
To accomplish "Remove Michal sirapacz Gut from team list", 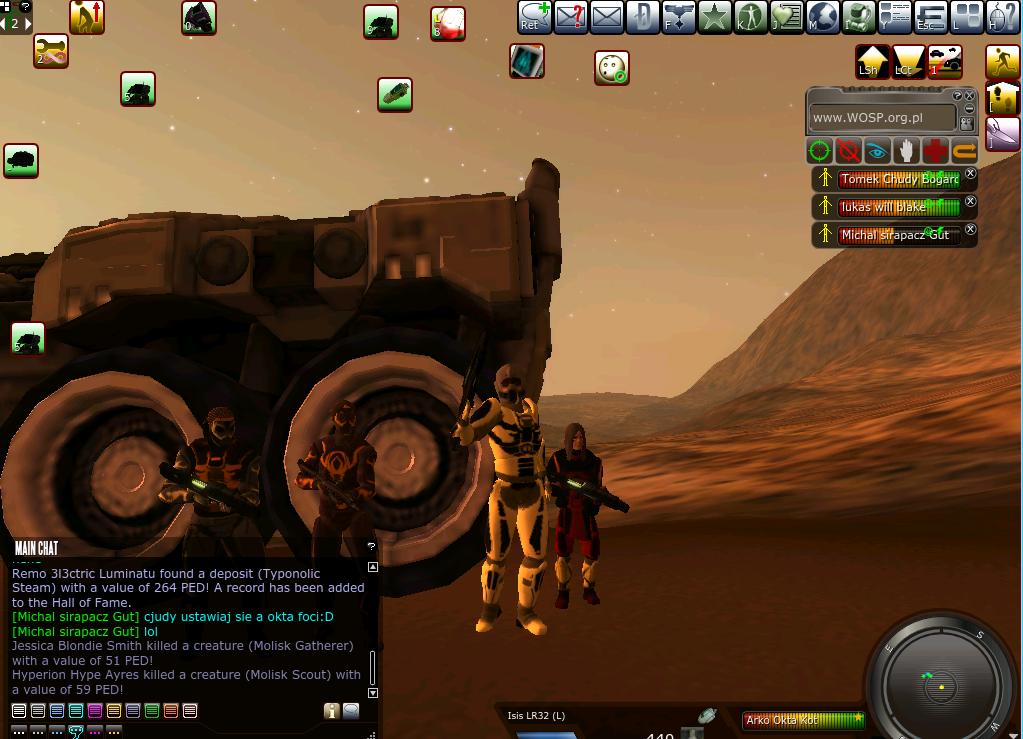I will (x=970, y=230).
